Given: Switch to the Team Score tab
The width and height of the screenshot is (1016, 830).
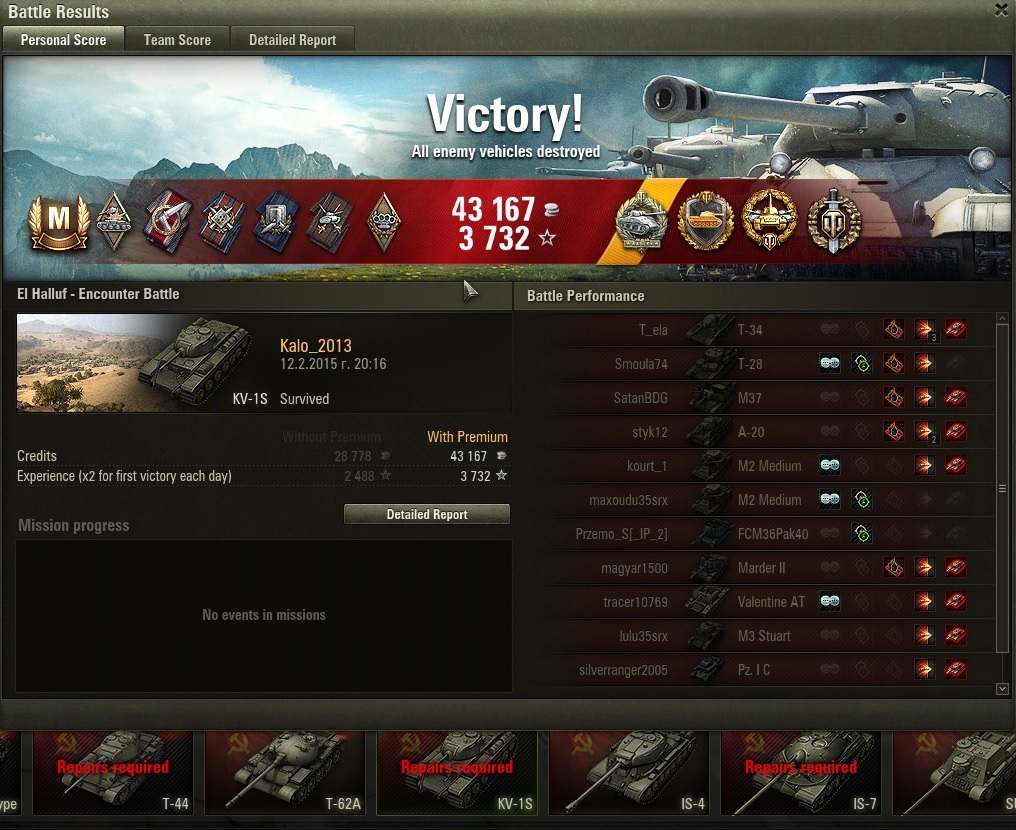Looking at the screenshot, I should [x=177, y=40].
